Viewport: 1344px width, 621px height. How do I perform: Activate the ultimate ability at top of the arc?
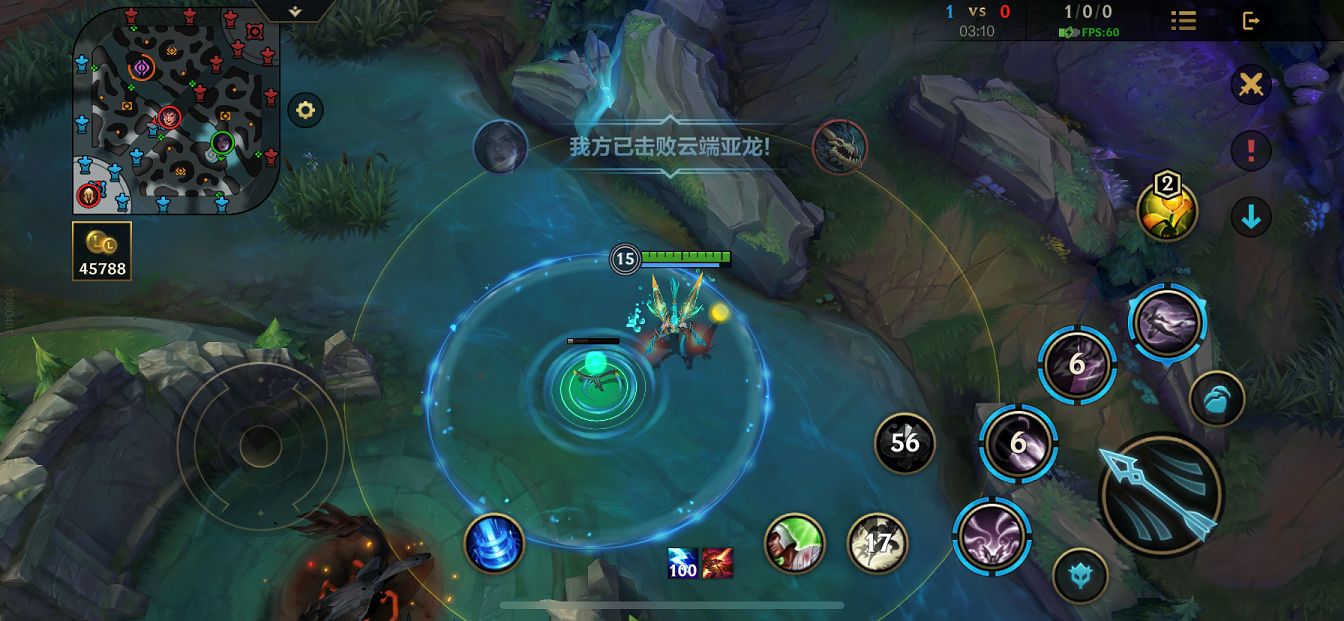click(1167, 323)
